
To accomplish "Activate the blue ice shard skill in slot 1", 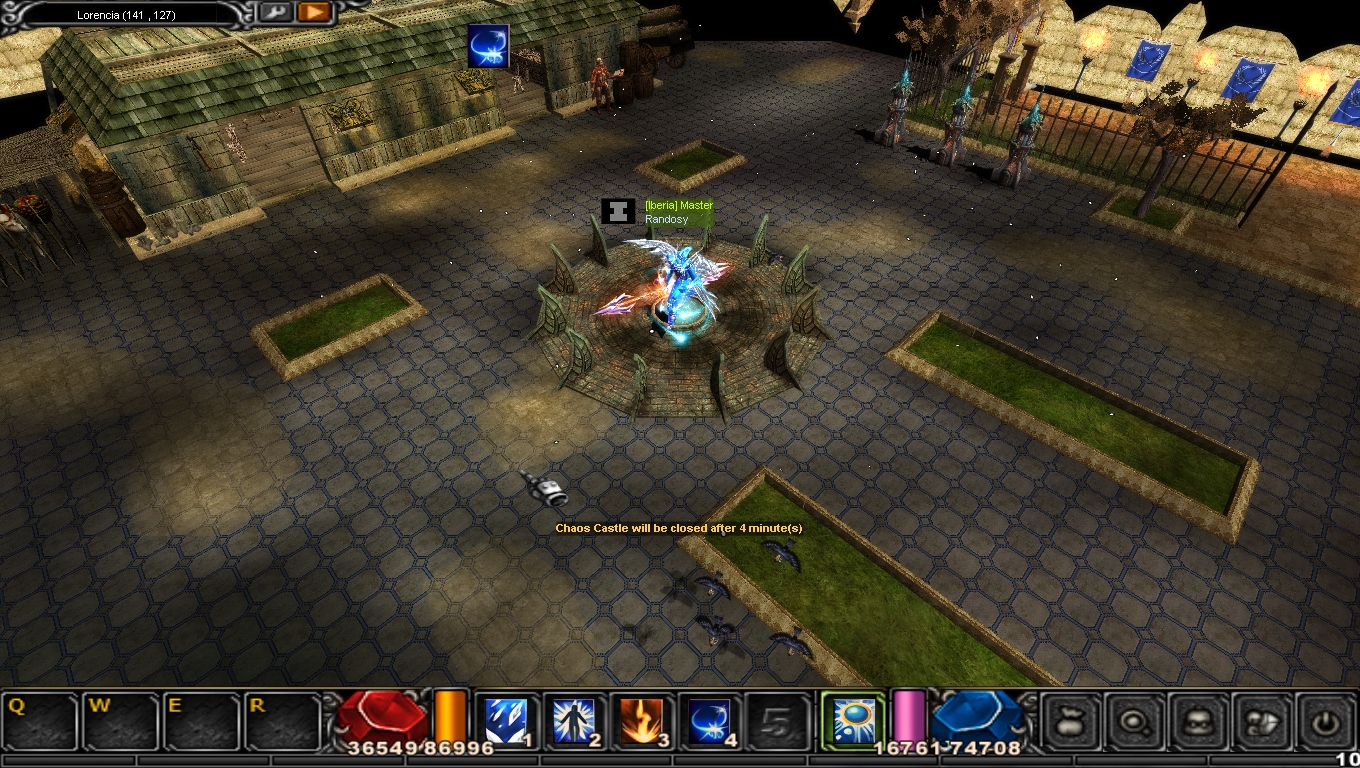I will (x=505, y=721).
